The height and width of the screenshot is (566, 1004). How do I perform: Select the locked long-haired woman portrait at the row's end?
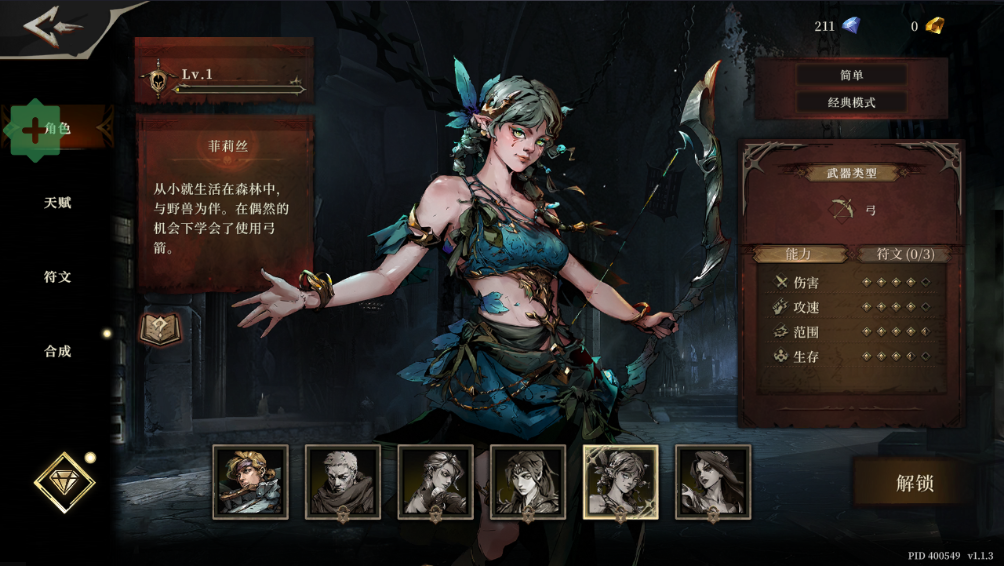click(713, 482)
